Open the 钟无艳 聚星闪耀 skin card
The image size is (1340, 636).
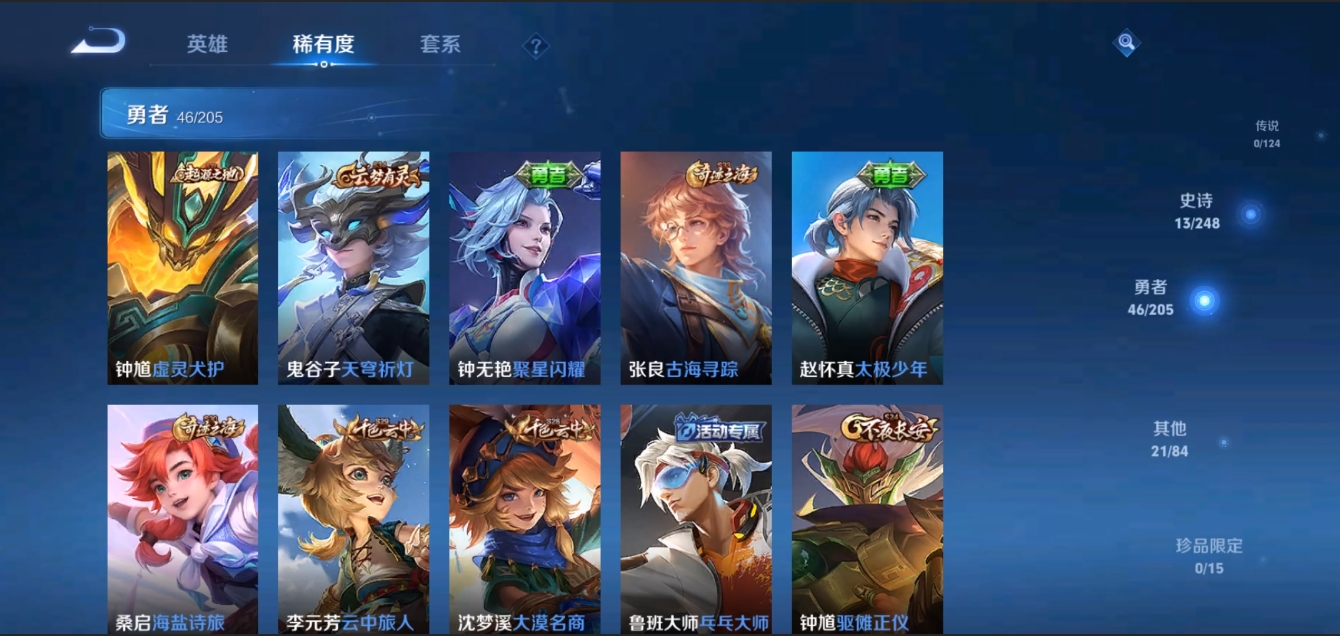point(524,267)
